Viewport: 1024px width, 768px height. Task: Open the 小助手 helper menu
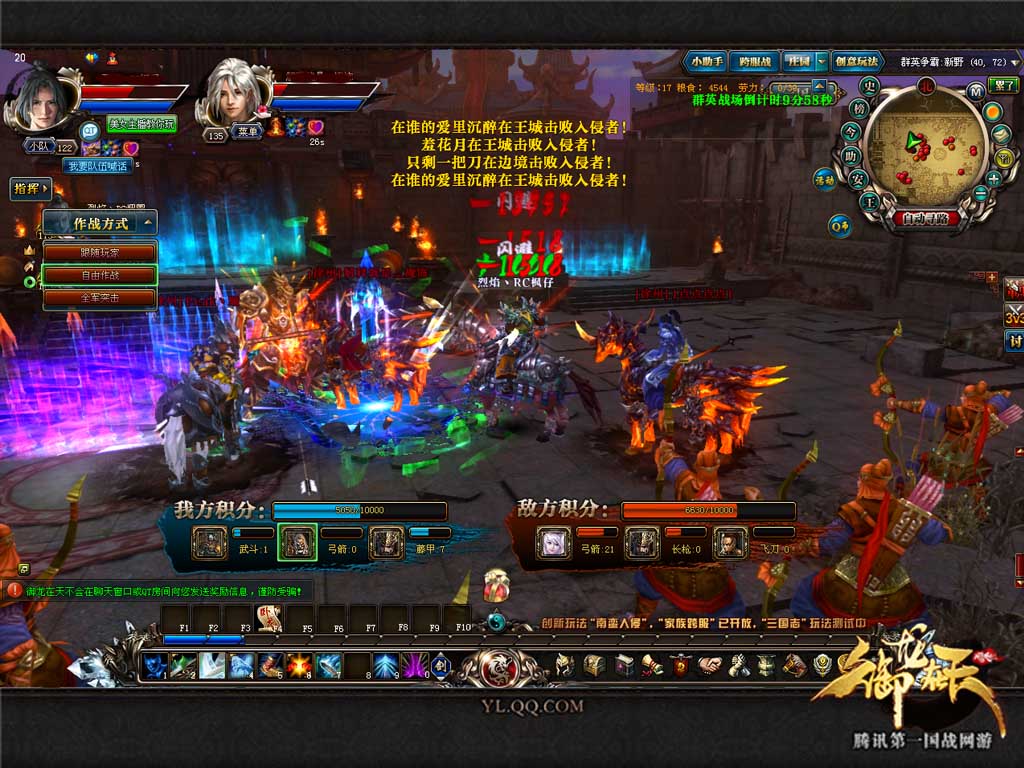(704, 61)
